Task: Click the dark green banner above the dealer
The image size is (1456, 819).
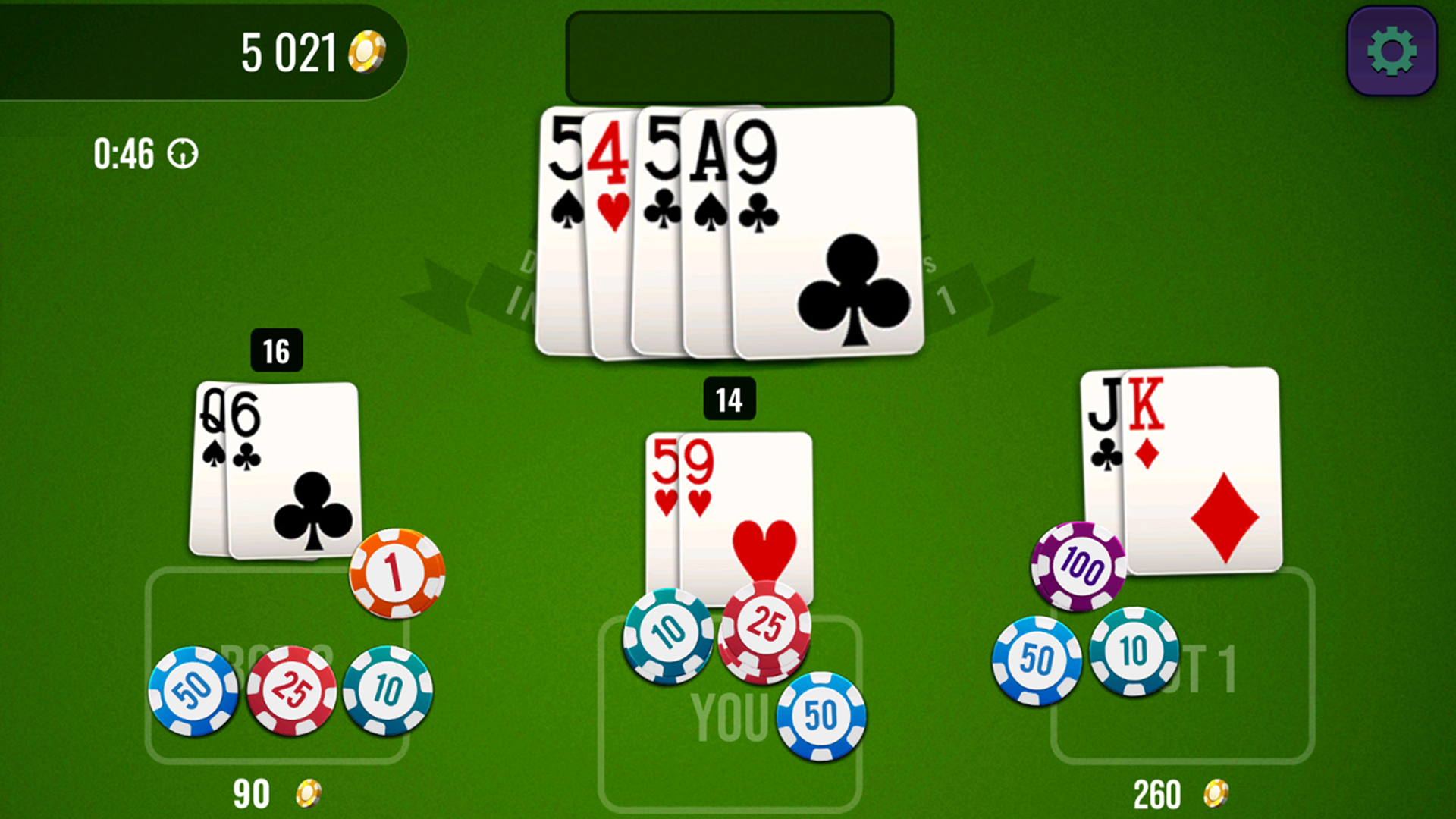Action: coord(730,57)
